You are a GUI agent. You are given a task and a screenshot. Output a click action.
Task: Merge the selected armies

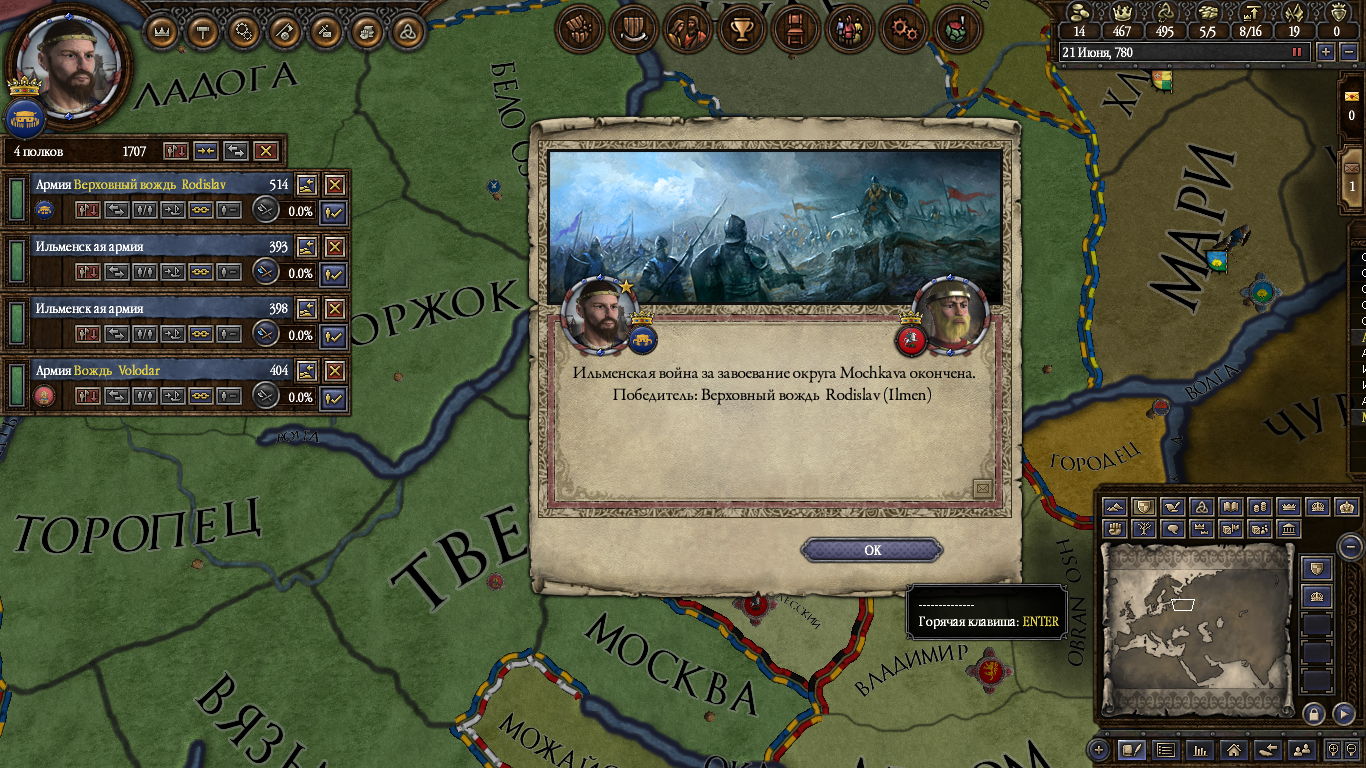tap(206, 151)
